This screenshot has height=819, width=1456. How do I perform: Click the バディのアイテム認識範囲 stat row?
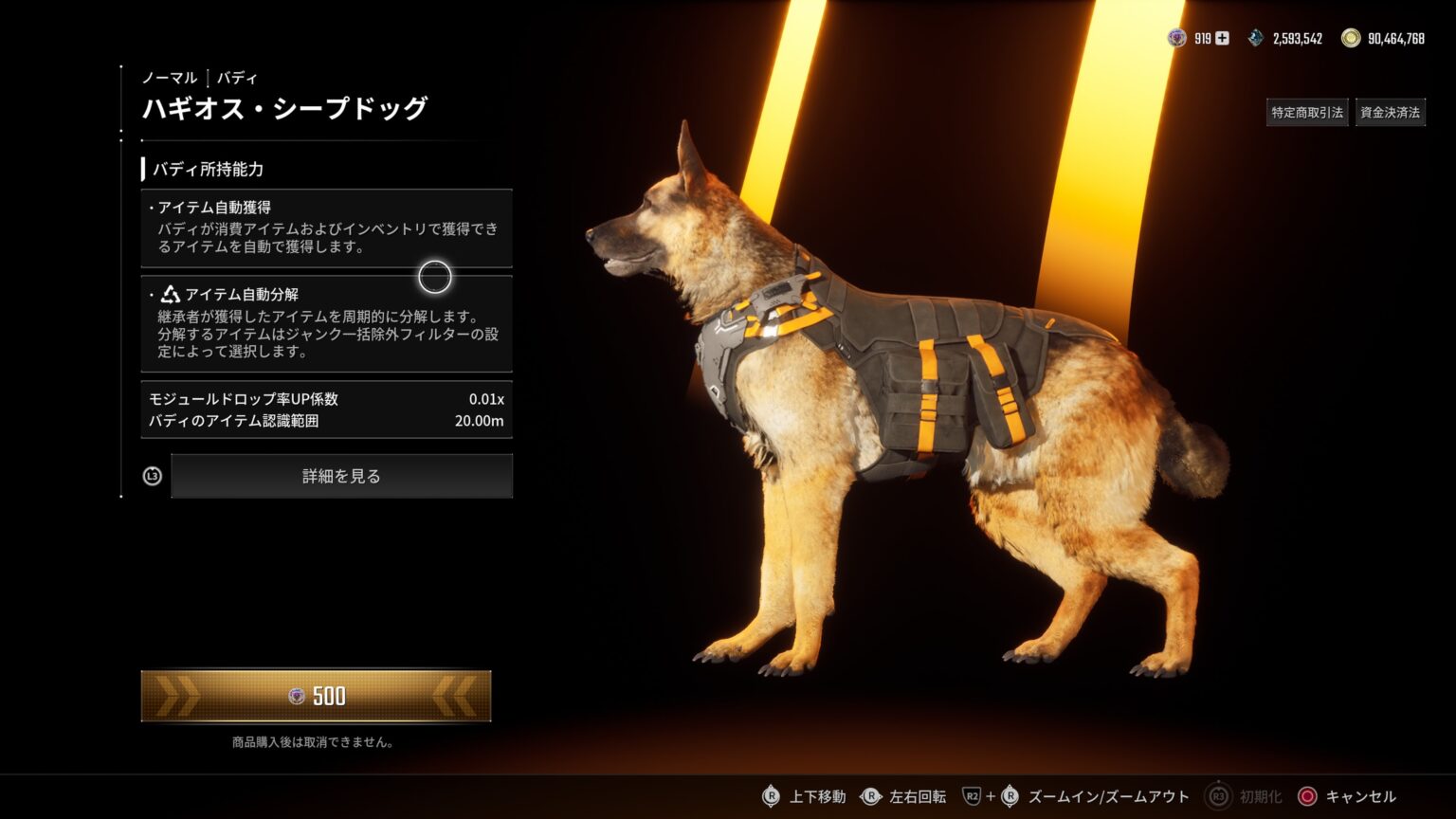pyautogui.click(x=325, y=423)
